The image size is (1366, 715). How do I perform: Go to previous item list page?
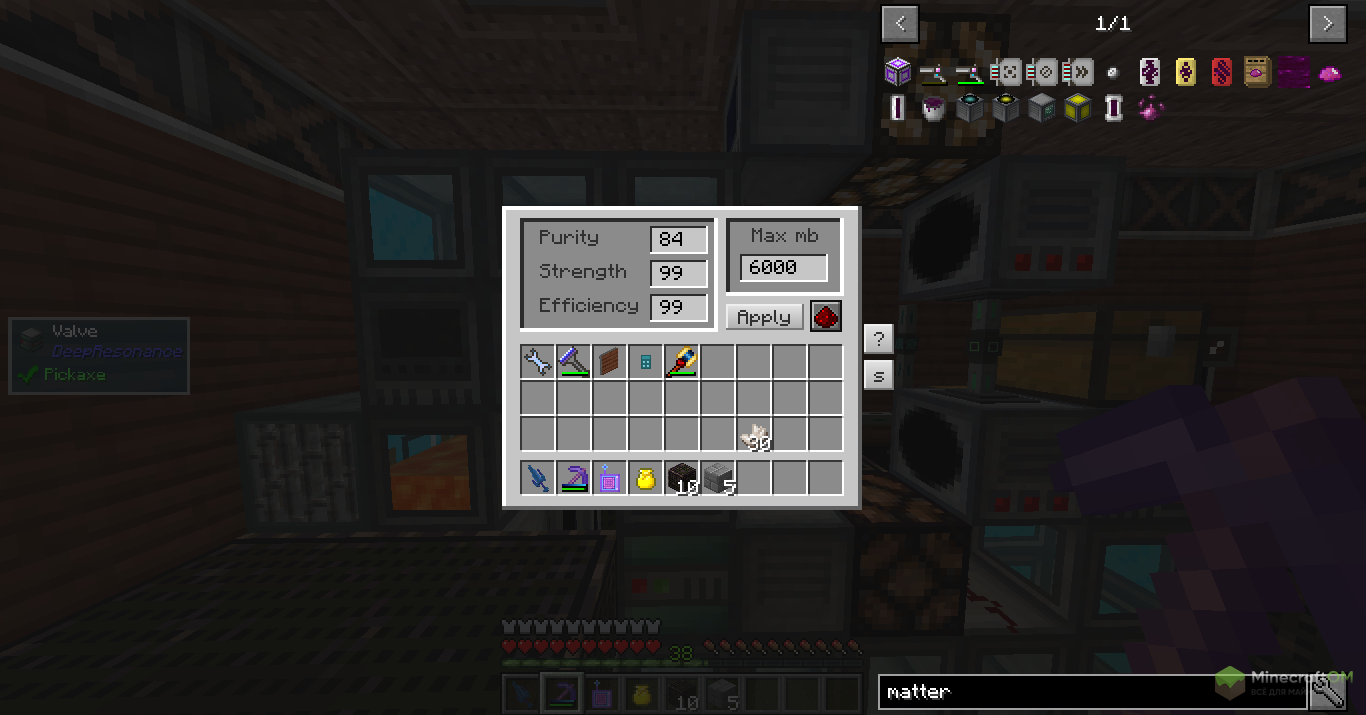(x=900, y=23)
